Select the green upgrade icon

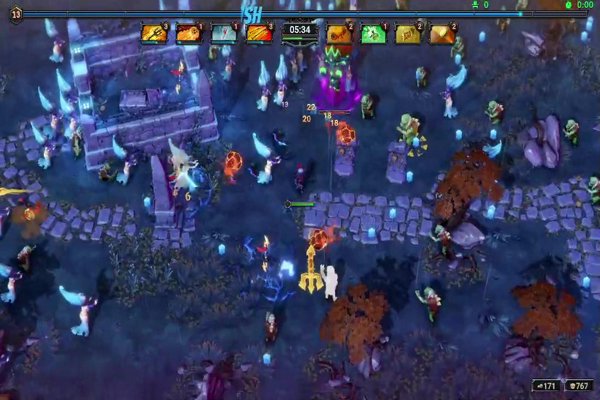tap(373, 34)
